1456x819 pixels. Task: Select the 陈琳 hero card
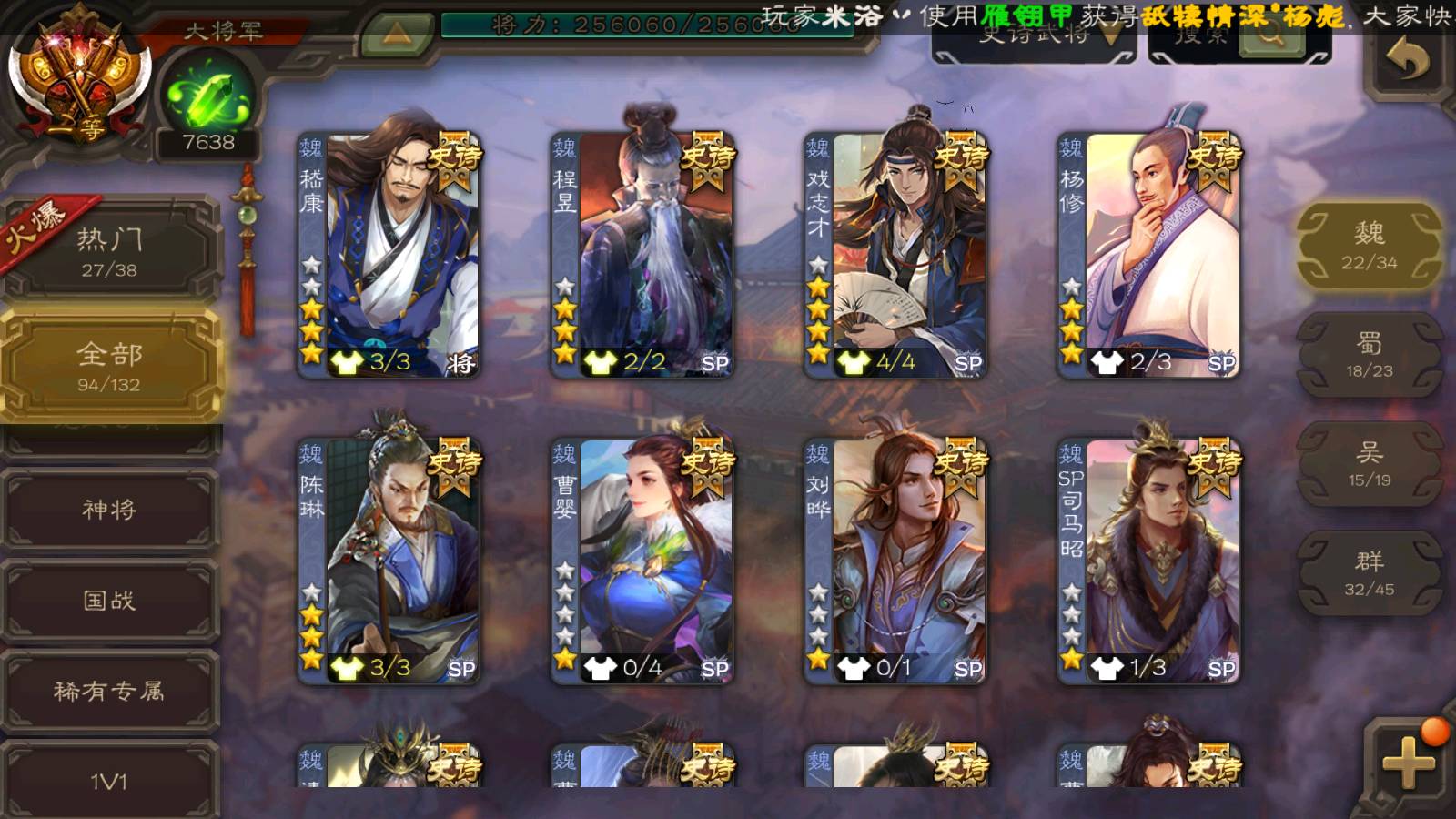click(x=389, y=561)
